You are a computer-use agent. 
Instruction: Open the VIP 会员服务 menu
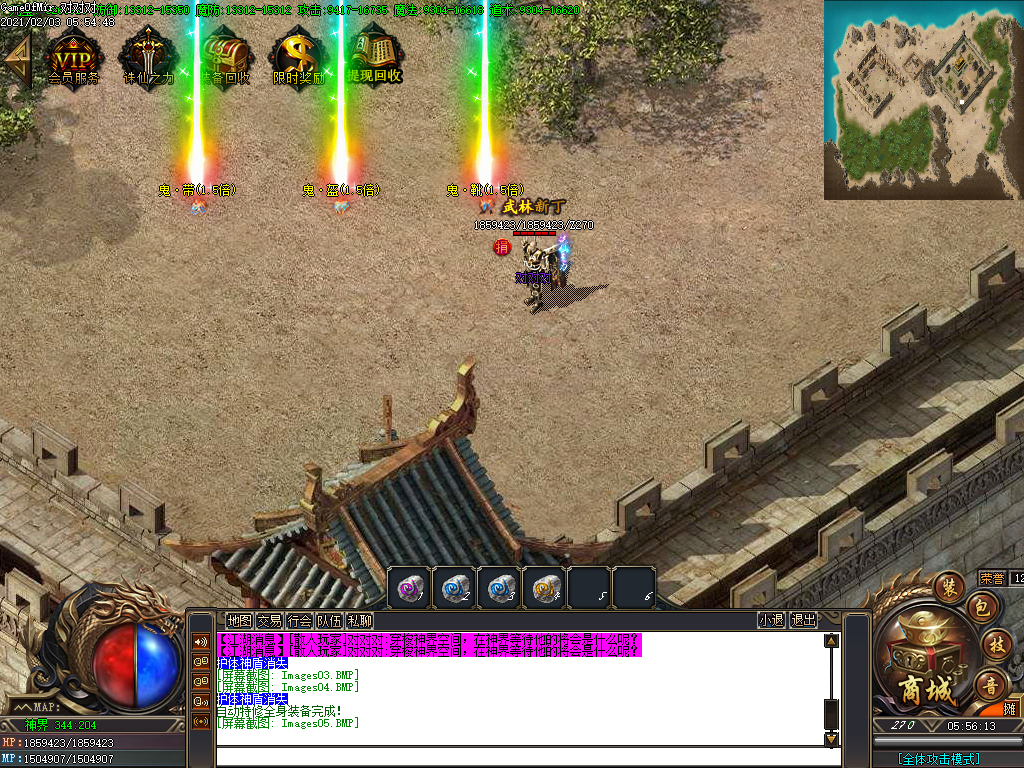tap(73, 58)
